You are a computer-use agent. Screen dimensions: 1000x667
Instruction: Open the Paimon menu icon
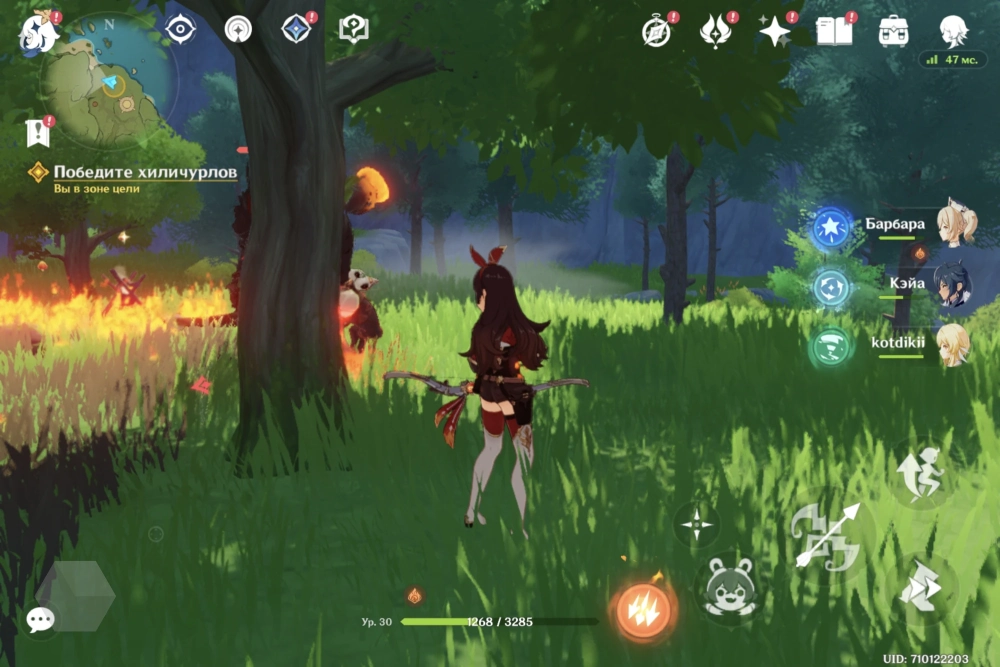coord(38,31)
